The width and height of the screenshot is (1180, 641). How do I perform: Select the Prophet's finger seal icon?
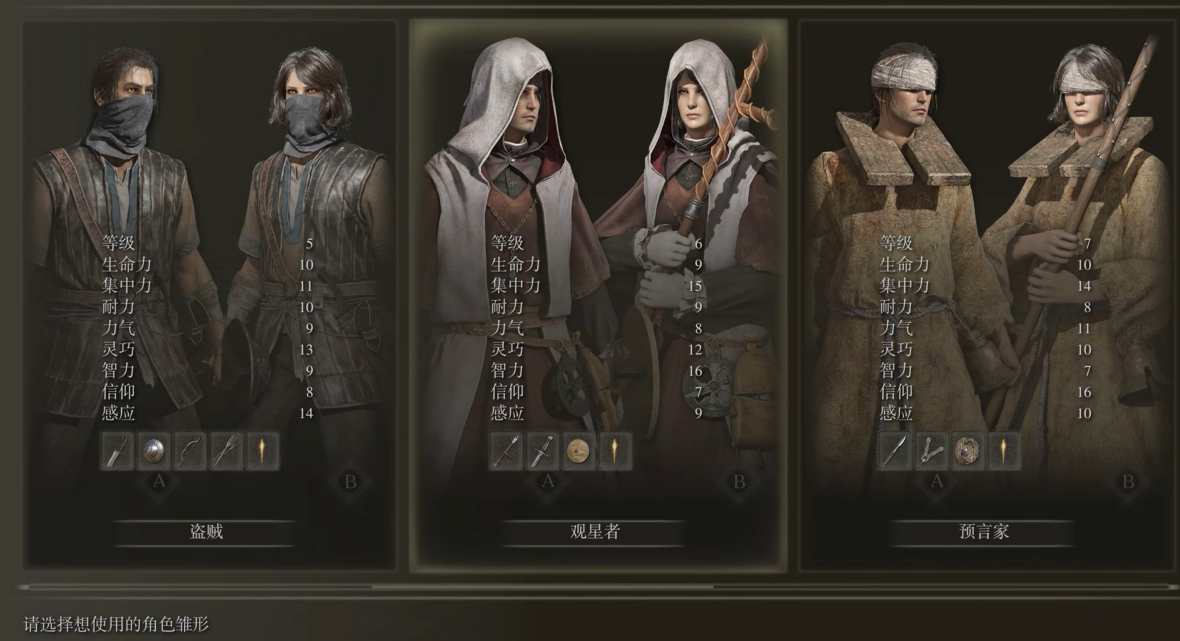931,451
